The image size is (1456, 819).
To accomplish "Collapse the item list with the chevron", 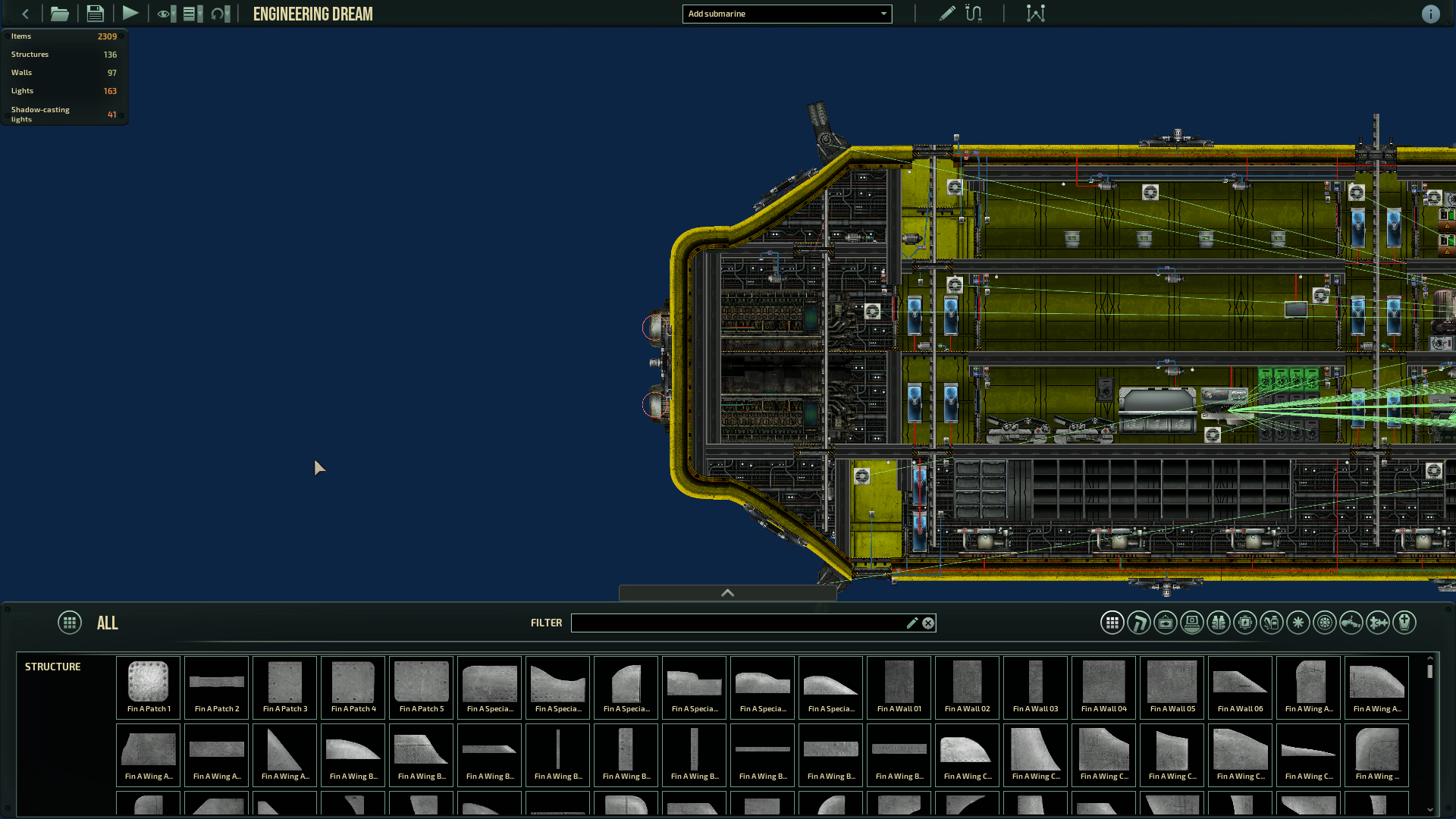I will click(727, 593).
